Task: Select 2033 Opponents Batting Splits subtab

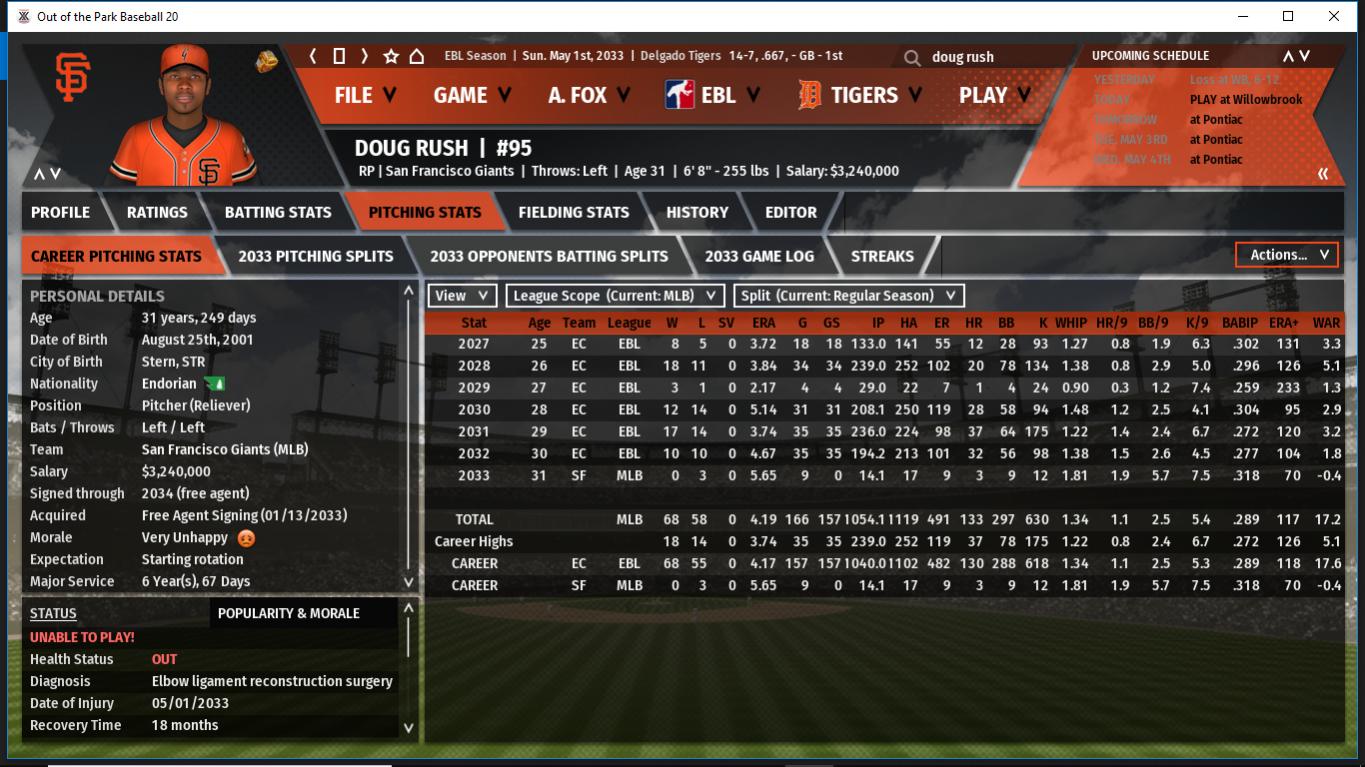Action: point(548,256)
